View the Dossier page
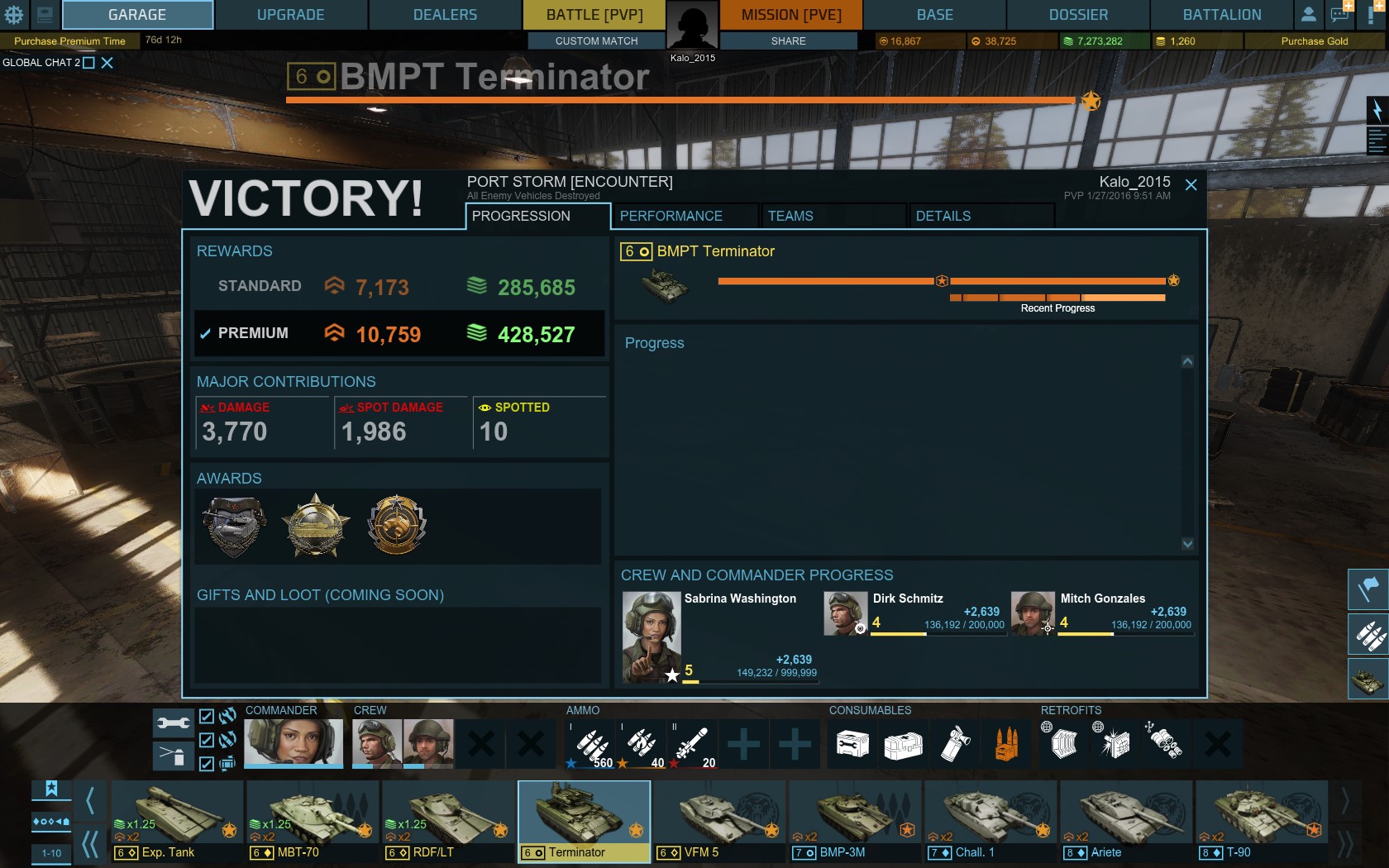This screenshot has height=868, width=1389. [1078, 15]
